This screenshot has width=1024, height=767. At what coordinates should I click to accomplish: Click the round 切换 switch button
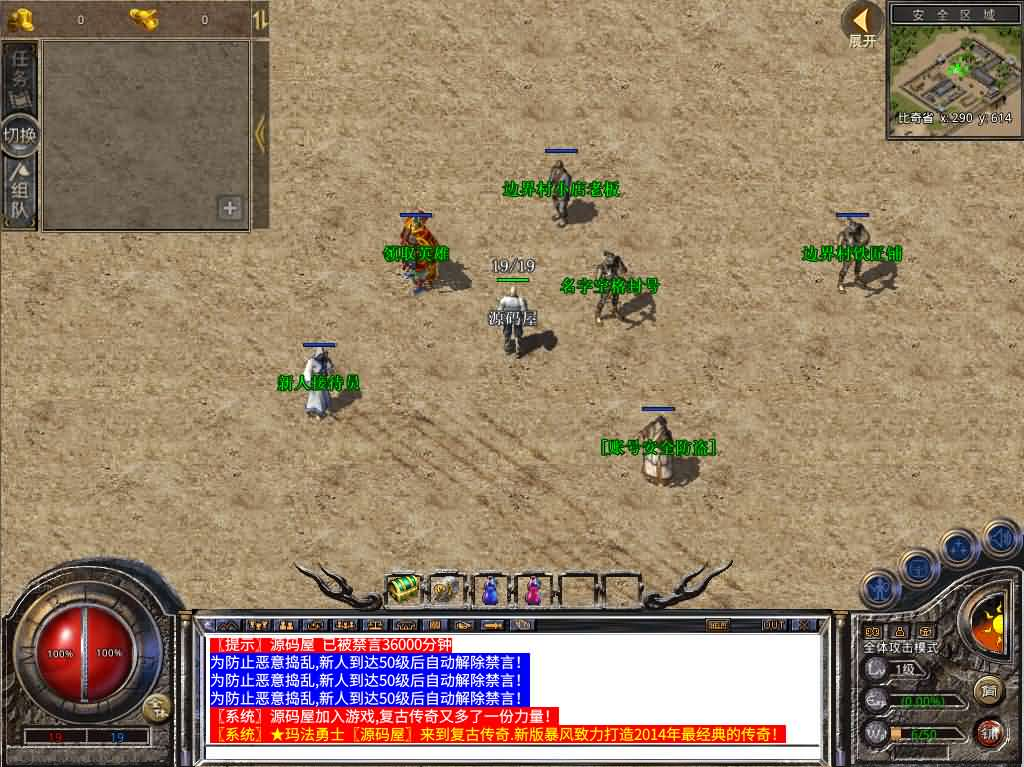pyautogui.click(x=20, y=135)
